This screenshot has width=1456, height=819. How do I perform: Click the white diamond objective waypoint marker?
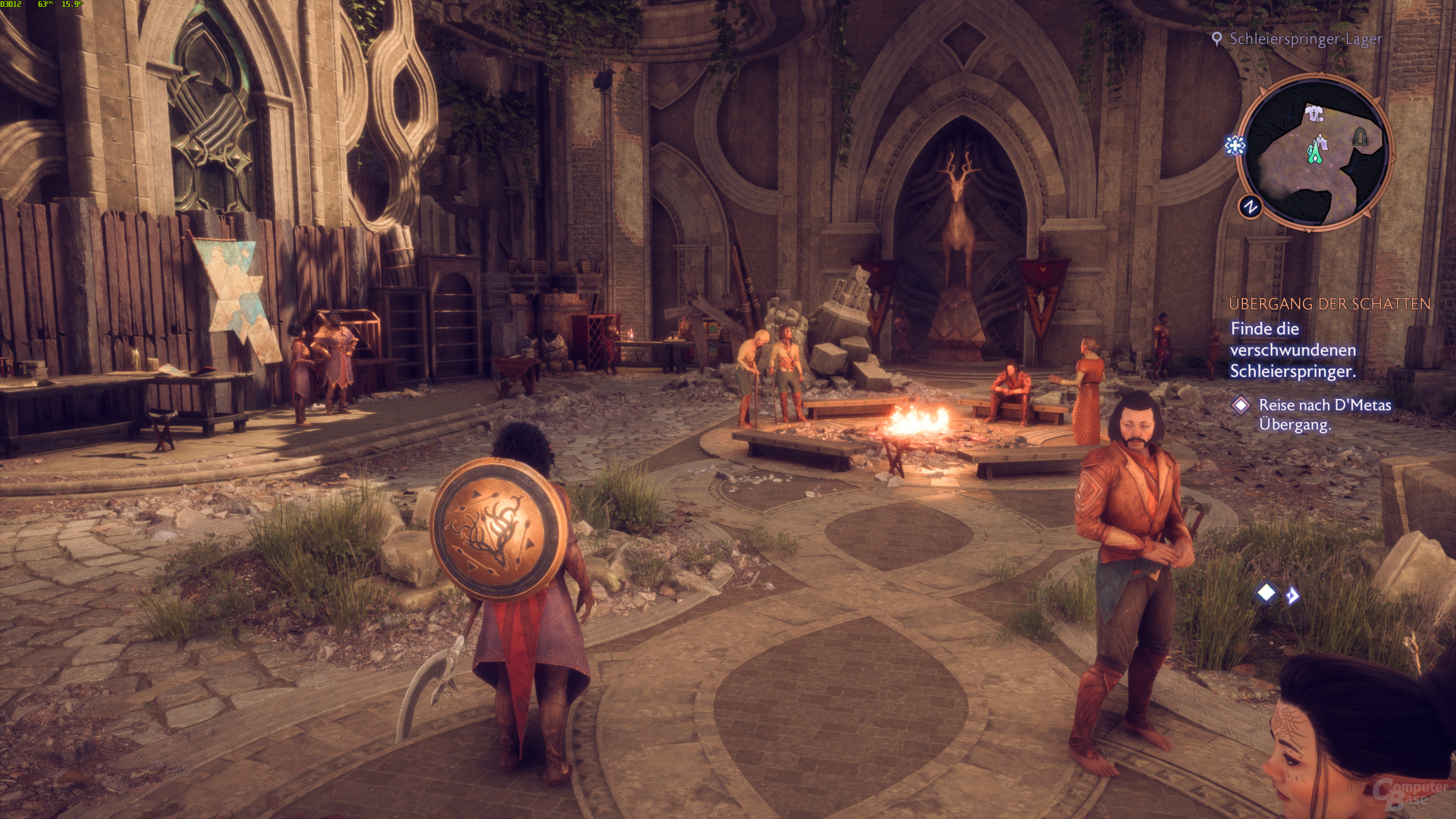1266,592
